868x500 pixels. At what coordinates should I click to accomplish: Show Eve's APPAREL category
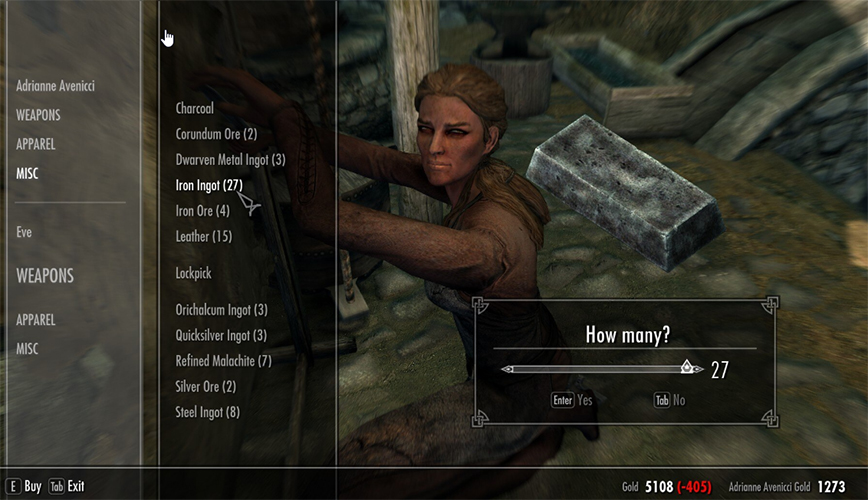36,320
